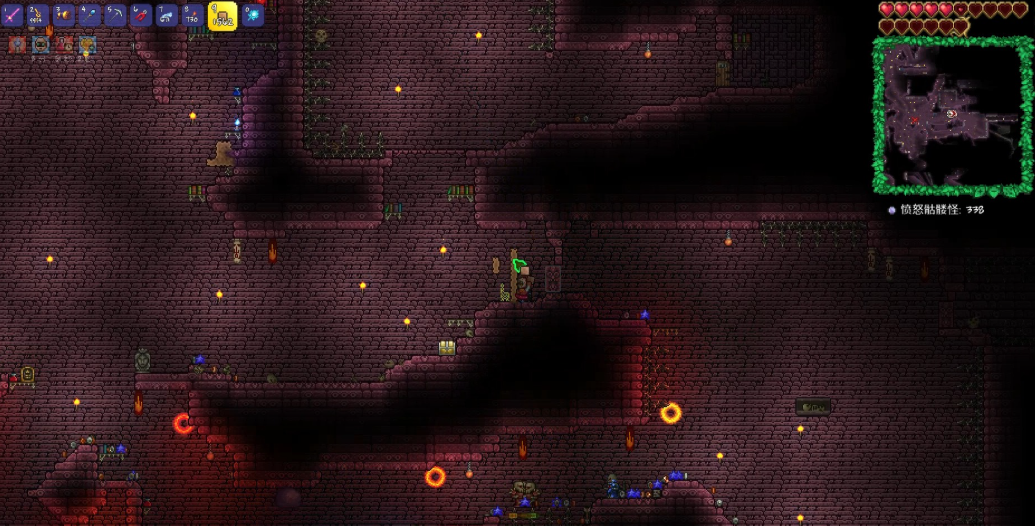Screen dimensions: 1035x526
Task: Equip the pickaxe from the hotbar
Action: point(116,15)
